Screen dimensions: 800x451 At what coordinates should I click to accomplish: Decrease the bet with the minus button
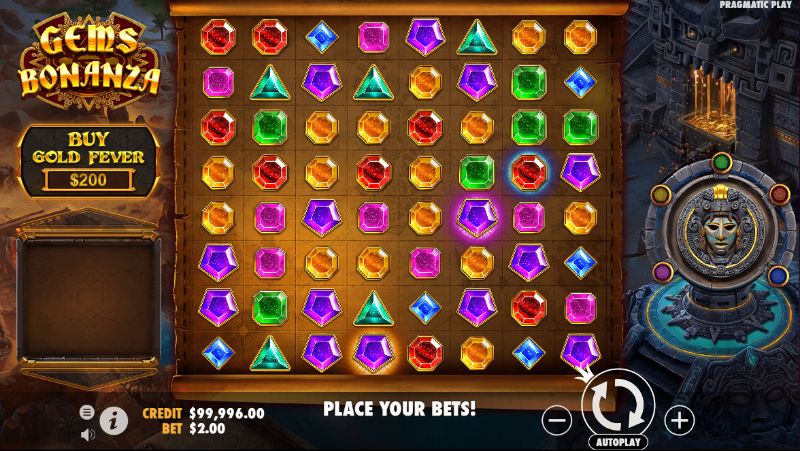[558, 418]
